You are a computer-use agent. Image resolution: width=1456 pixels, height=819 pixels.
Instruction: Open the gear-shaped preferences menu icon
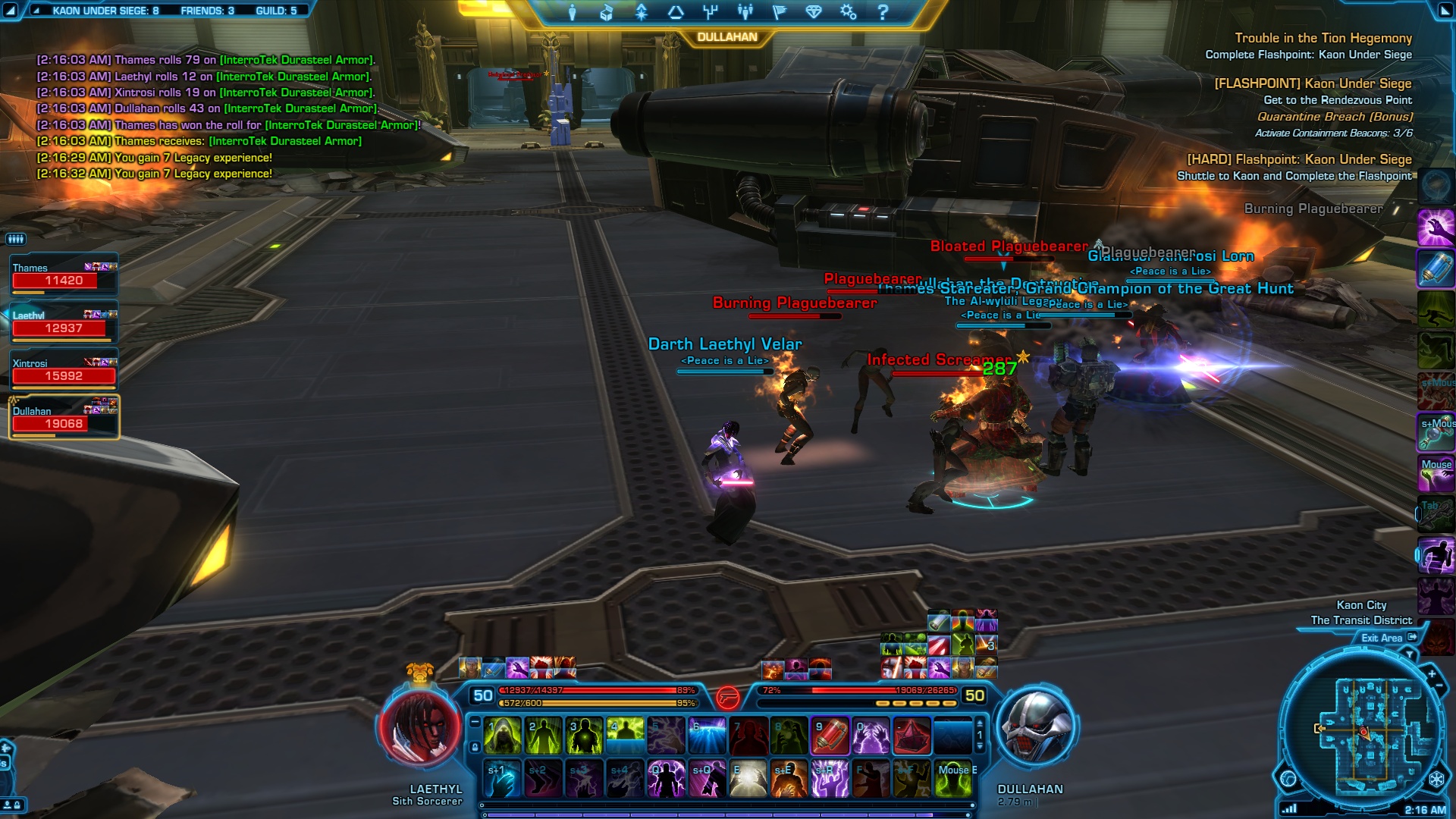pos(848,12)
